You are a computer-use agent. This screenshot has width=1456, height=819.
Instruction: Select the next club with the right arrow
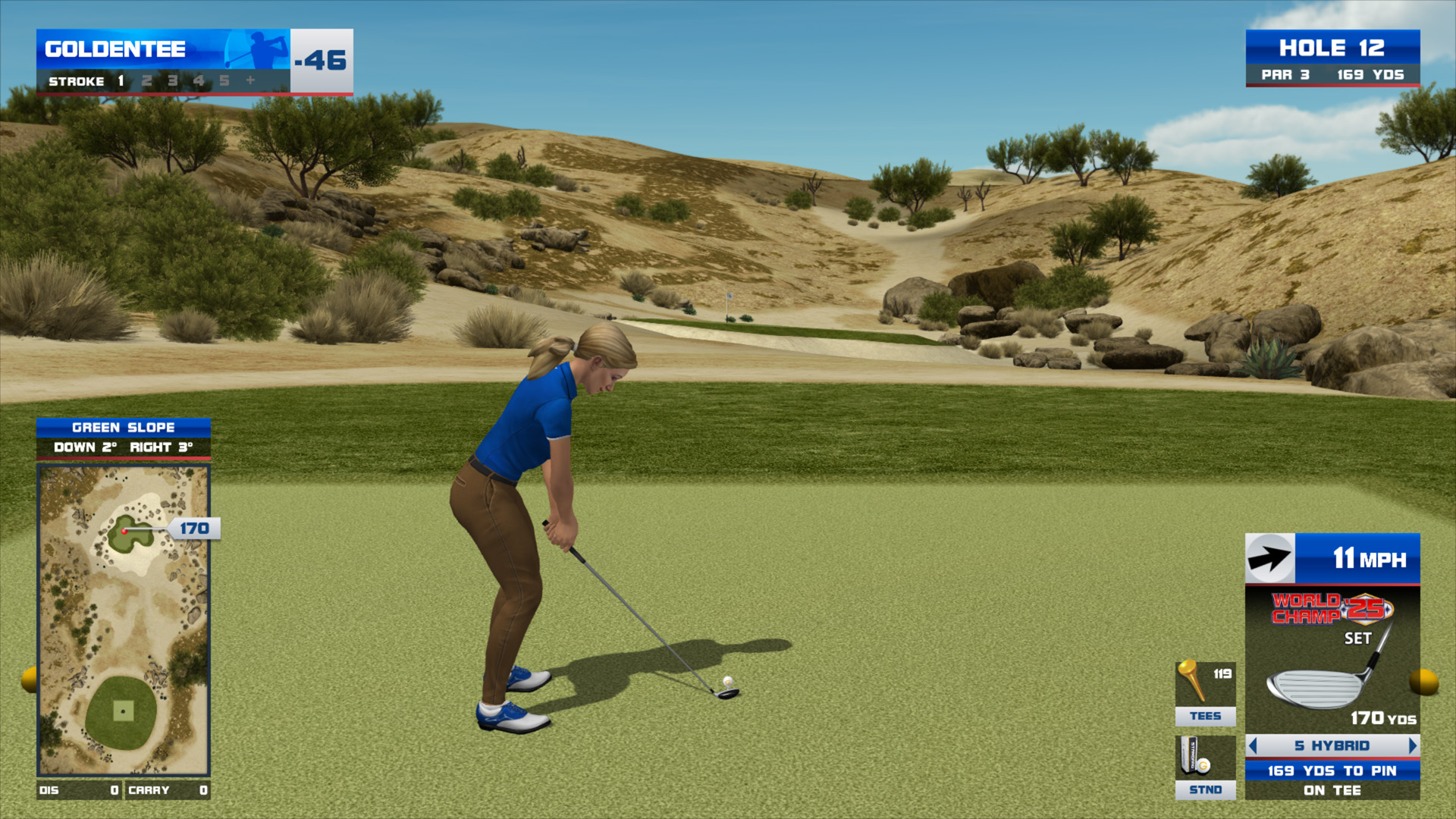[1412, 746]
